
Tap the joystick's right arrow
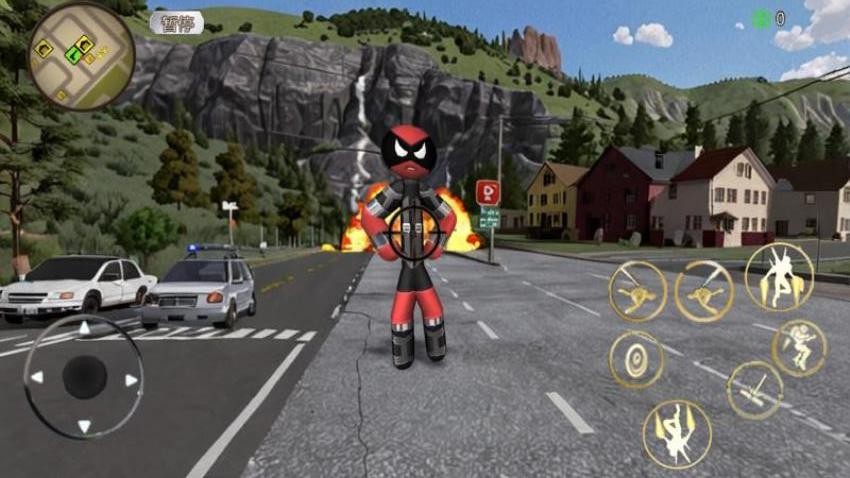click(131, 379)
